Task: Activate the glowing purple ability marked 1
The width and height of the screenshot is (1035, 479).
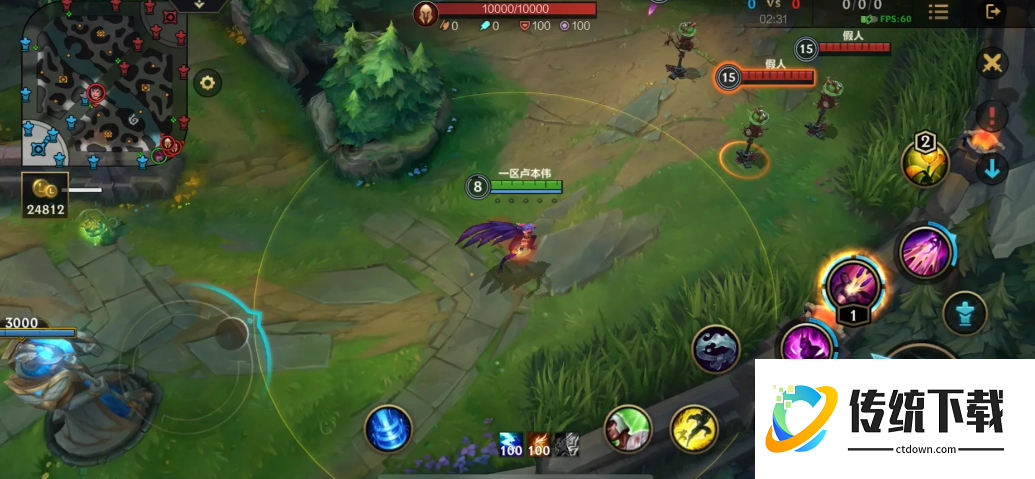Action: click(x=853, y=284)
